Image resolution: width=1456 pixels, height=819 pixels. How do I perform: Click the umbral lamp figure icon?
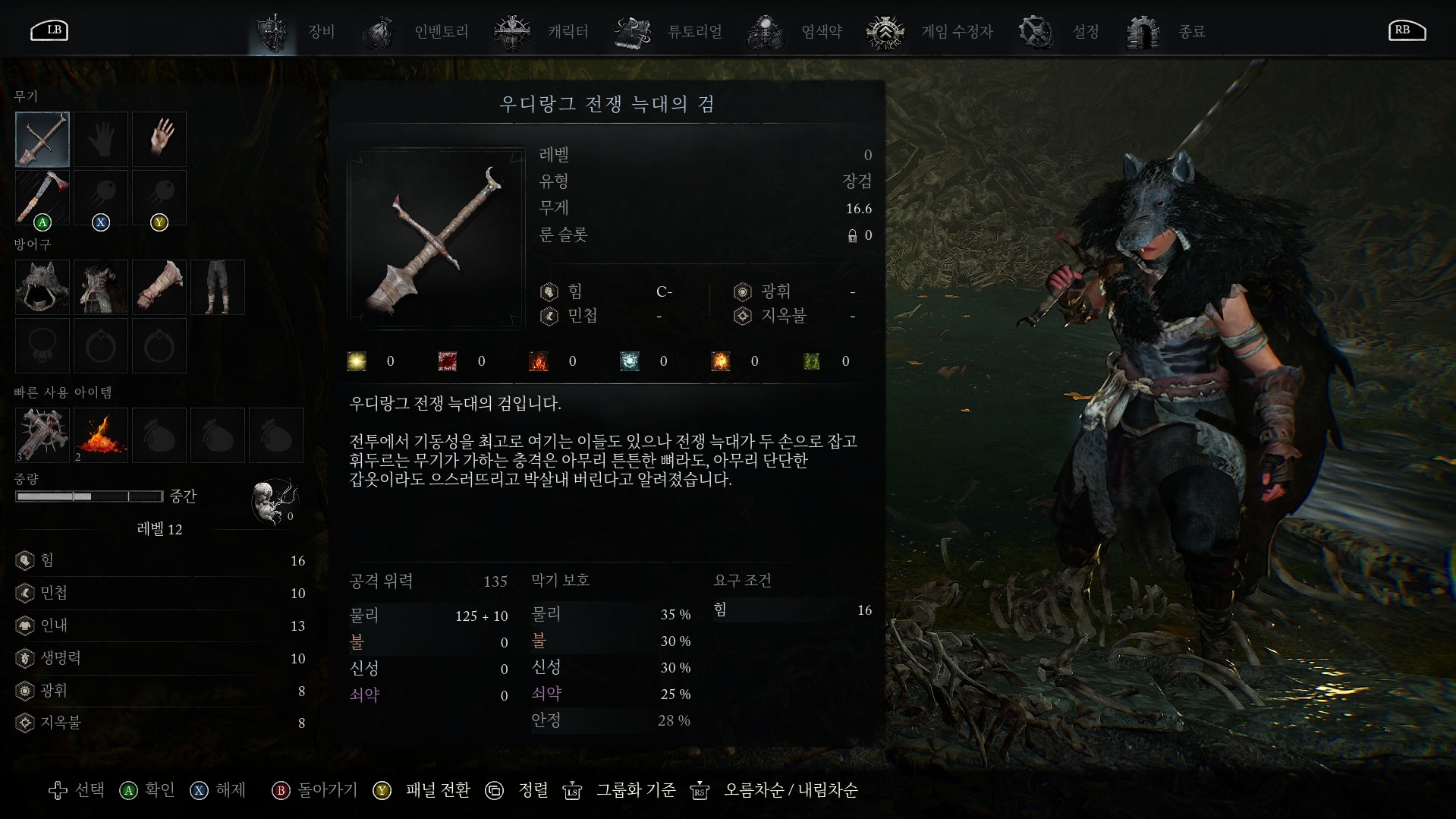(273, 501)
